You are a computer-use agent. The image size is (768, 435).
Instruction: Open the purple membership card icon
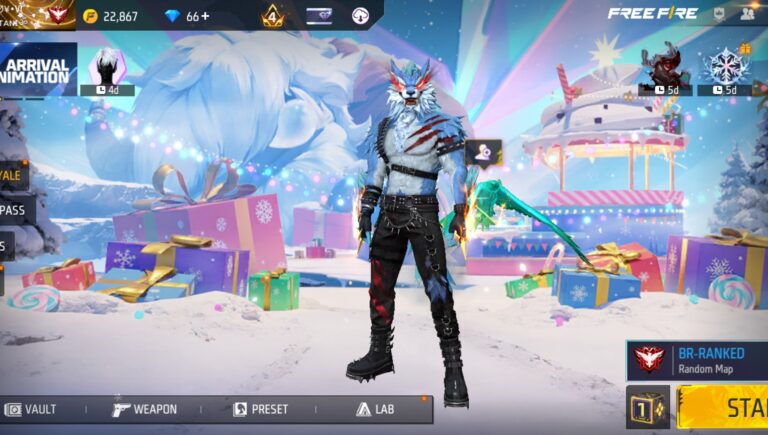pyautogui.click(x=319, y=16)
